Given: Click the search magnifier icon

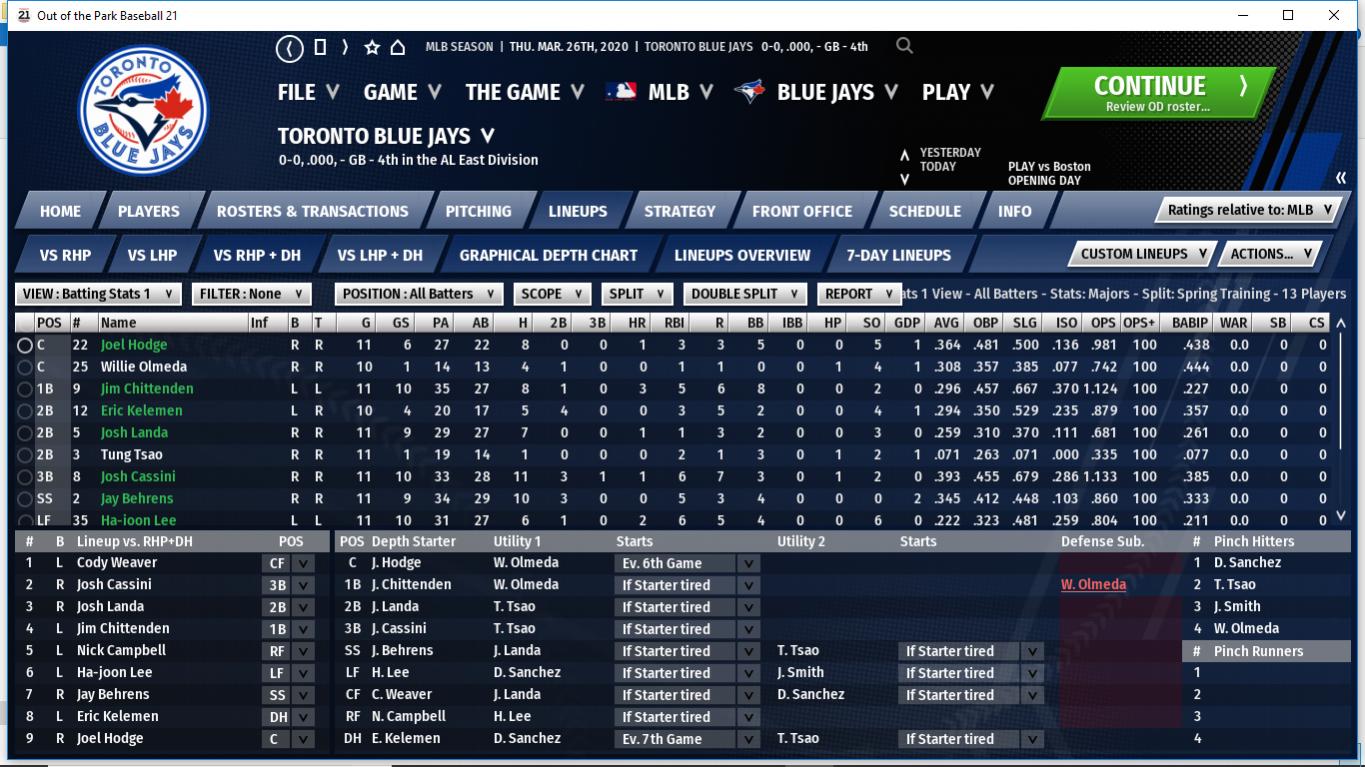Looking at the screenshot, I should [904, 46].
